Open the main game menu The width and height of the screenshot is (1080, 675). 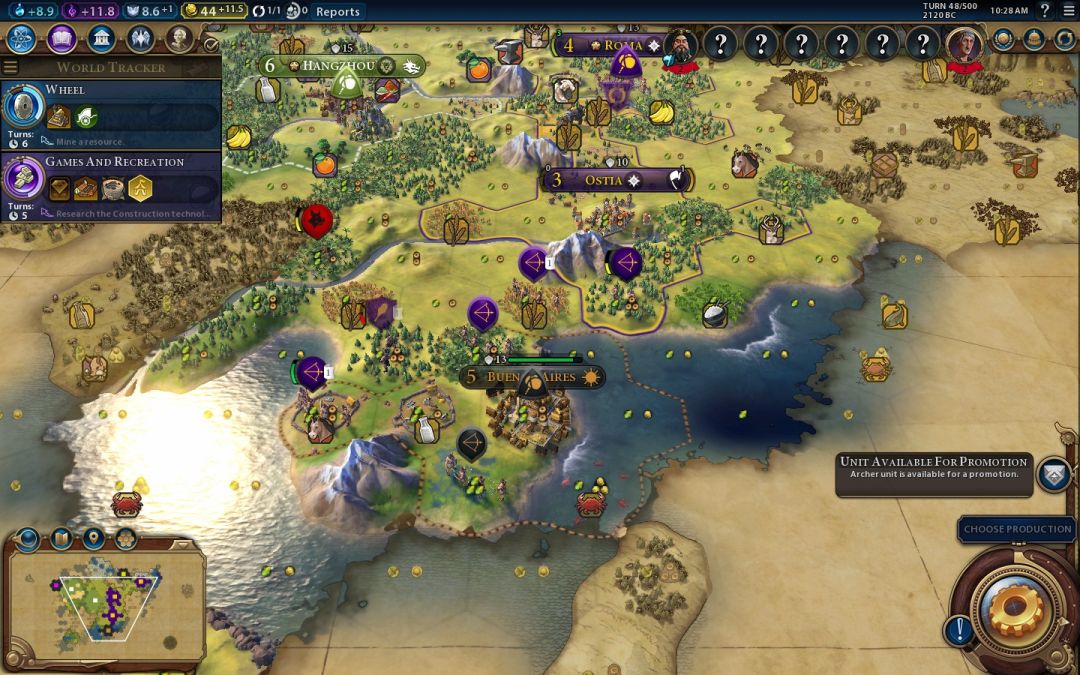click(1067, 11)
